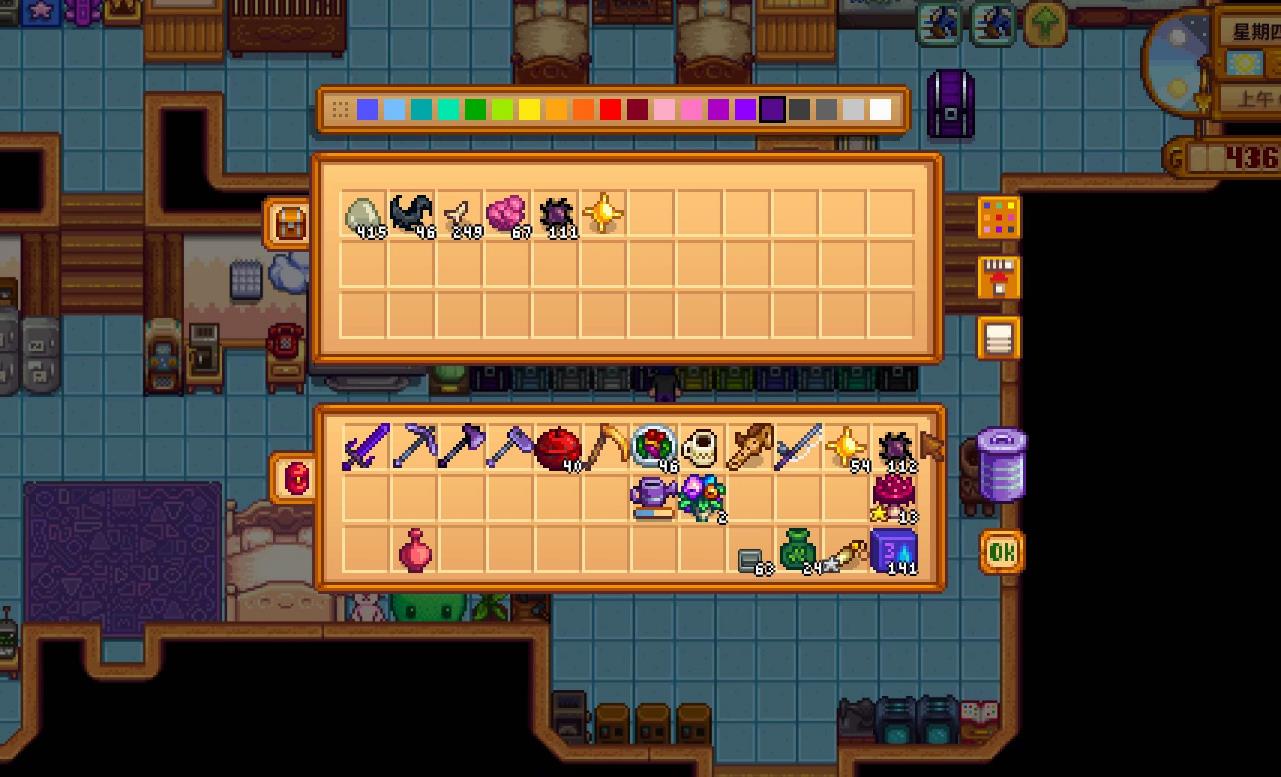Pick the purple watering can

pos(654,497)
